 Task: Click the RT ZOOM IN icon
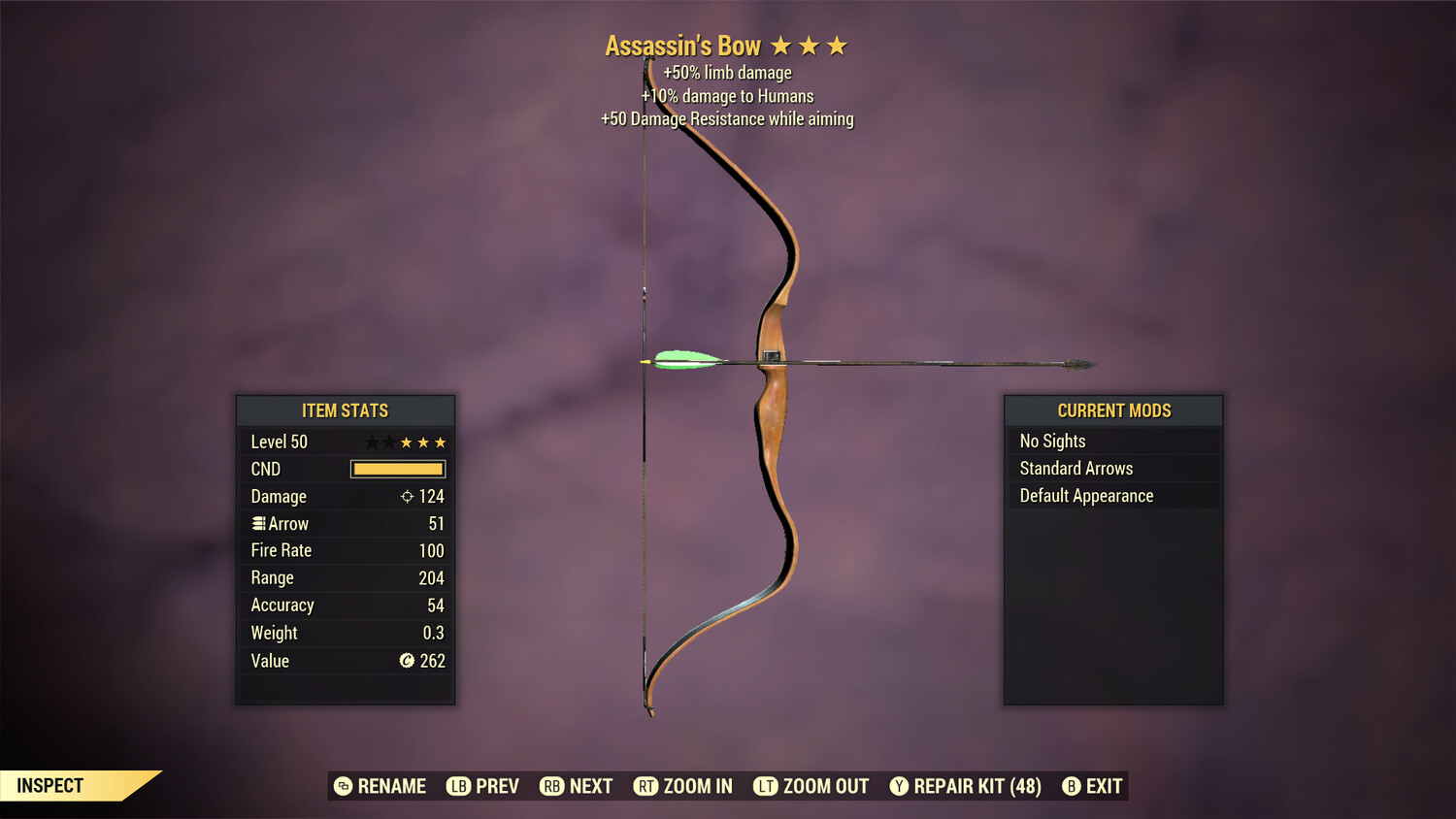click(x=645, y=786)
